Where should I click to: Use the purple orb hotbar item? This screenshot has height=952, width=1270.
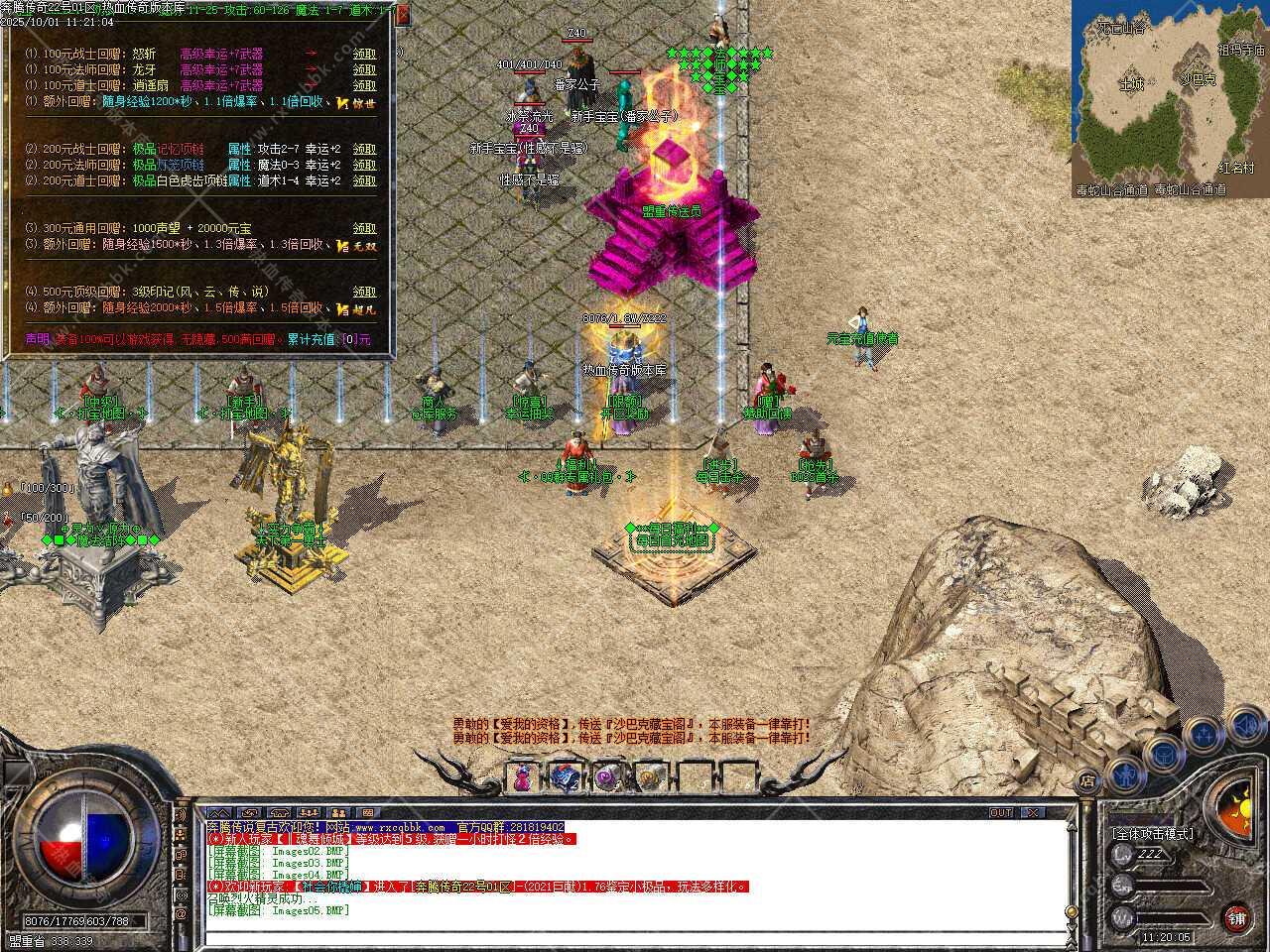(x=608, y=777)
